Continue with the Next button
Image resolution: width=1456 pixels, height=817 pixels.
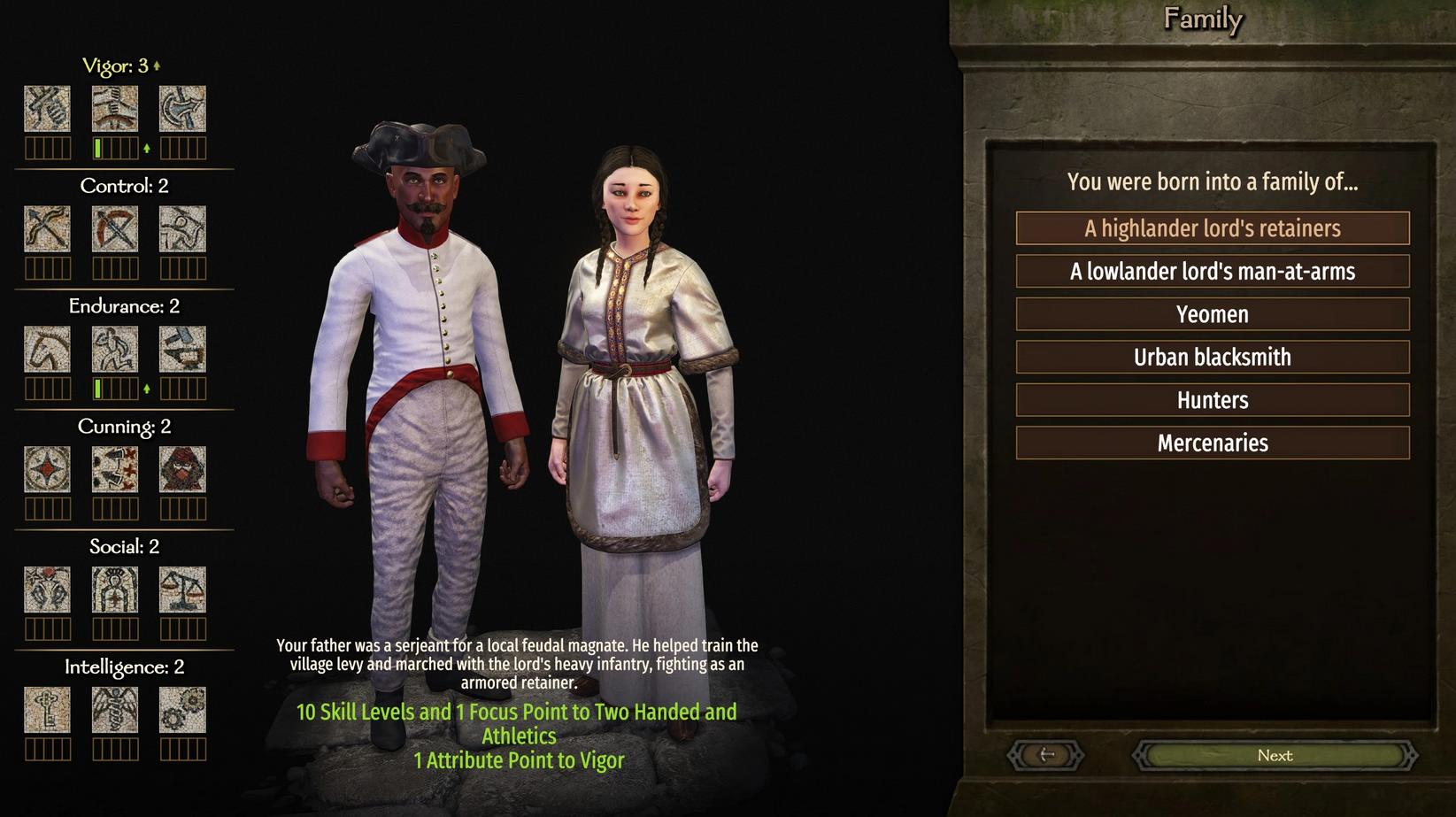pos(1275,755)
